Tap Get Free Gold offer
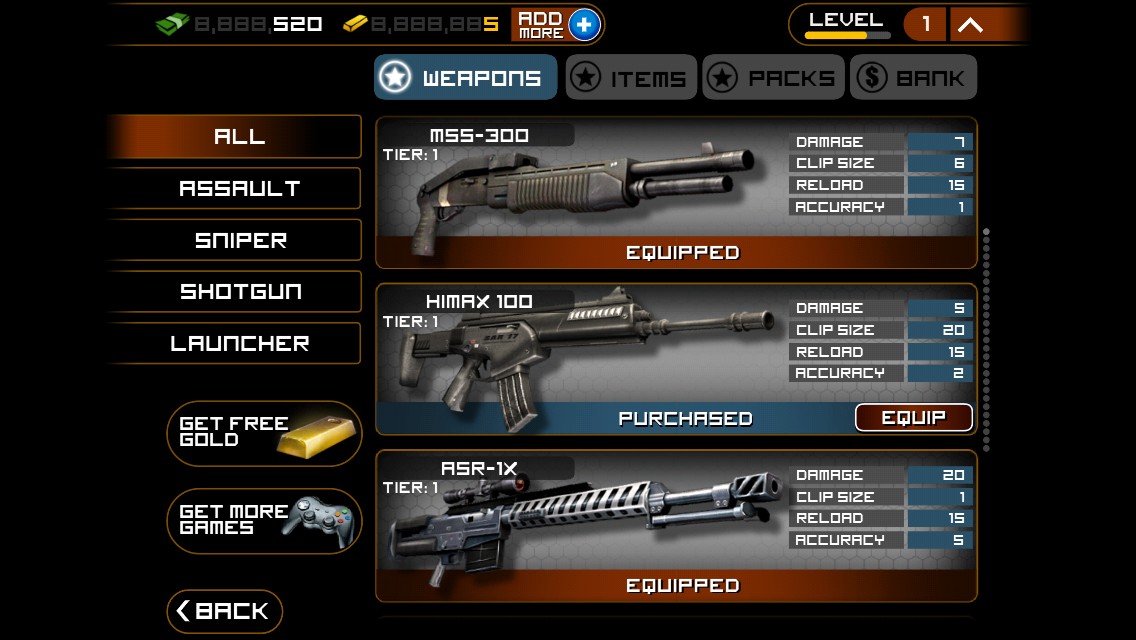This screenshot has height=640, width=1136. click(264, 433)
